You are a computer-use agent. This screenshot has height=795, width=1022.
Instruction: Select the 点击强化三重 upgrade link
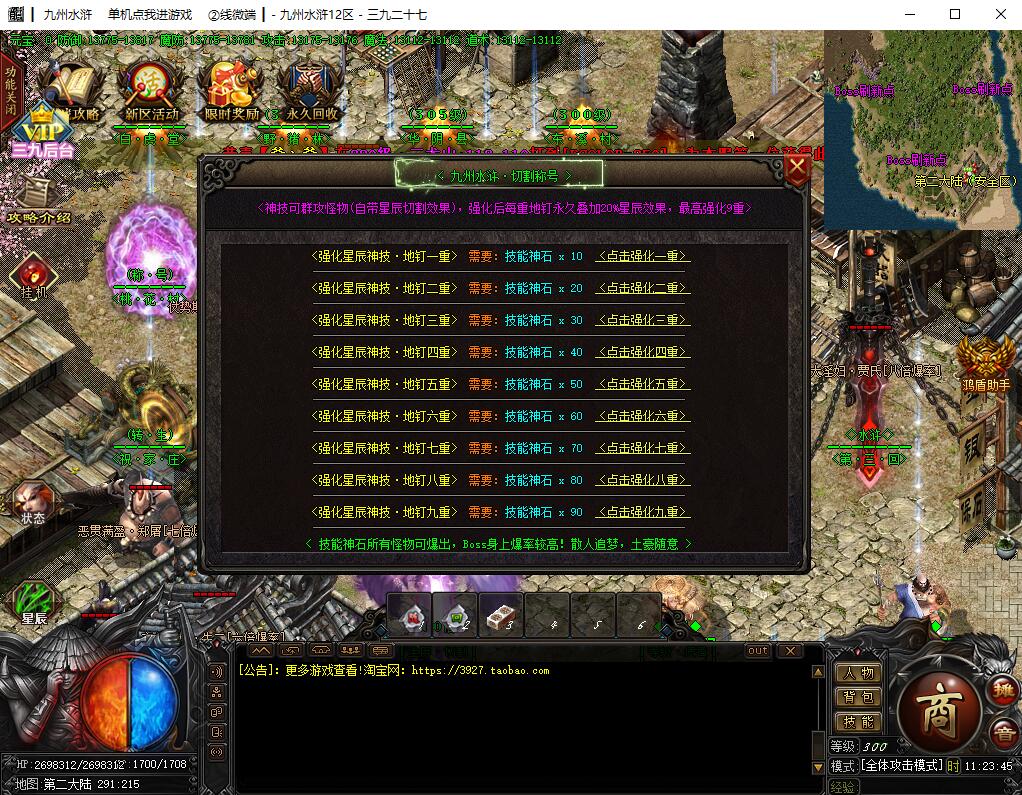click(x=643, y=320)
